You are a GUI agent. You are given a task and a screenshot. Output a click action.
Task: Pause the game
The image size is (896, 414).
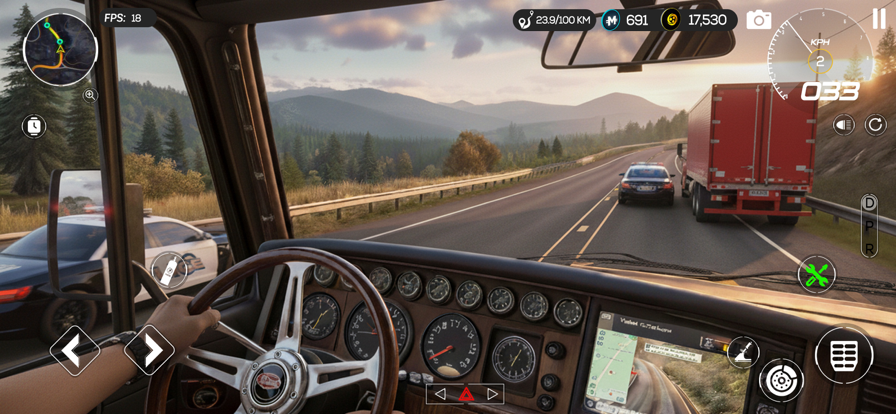(879, 18)
